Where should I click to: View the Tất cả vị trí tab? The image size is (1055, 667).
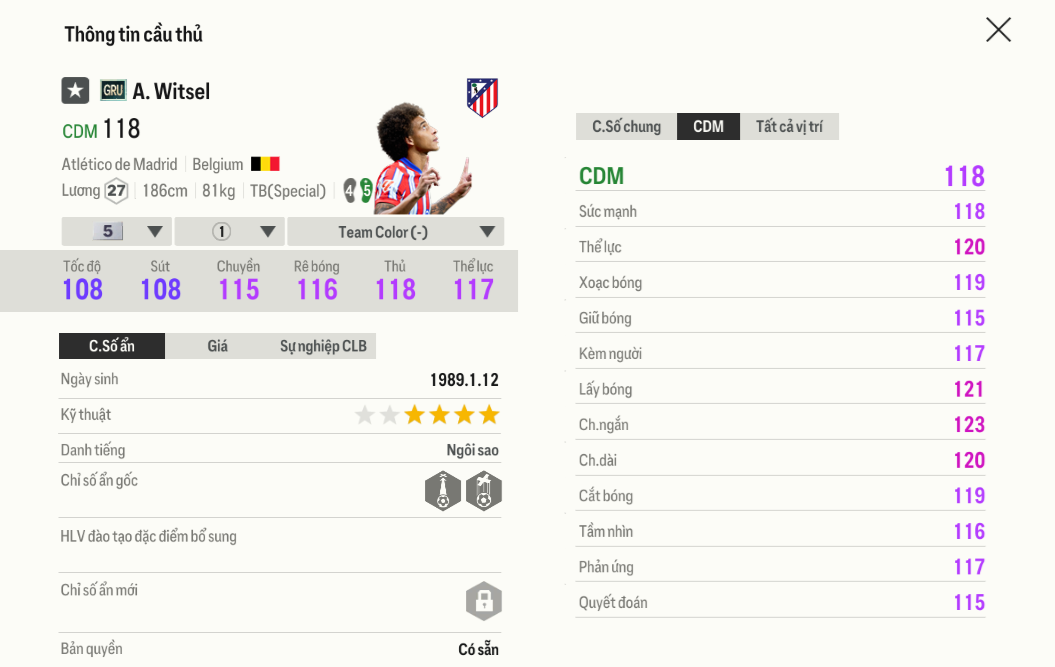pos(789,127)
